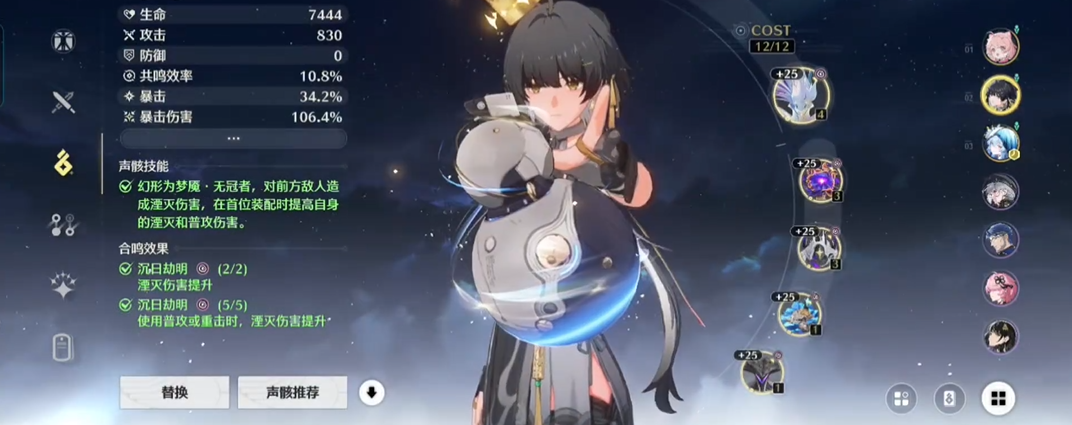Screen dimensions: 1072x425
Task: Open 声骸推荐 echo recommendations
Action: click(292, 393)
